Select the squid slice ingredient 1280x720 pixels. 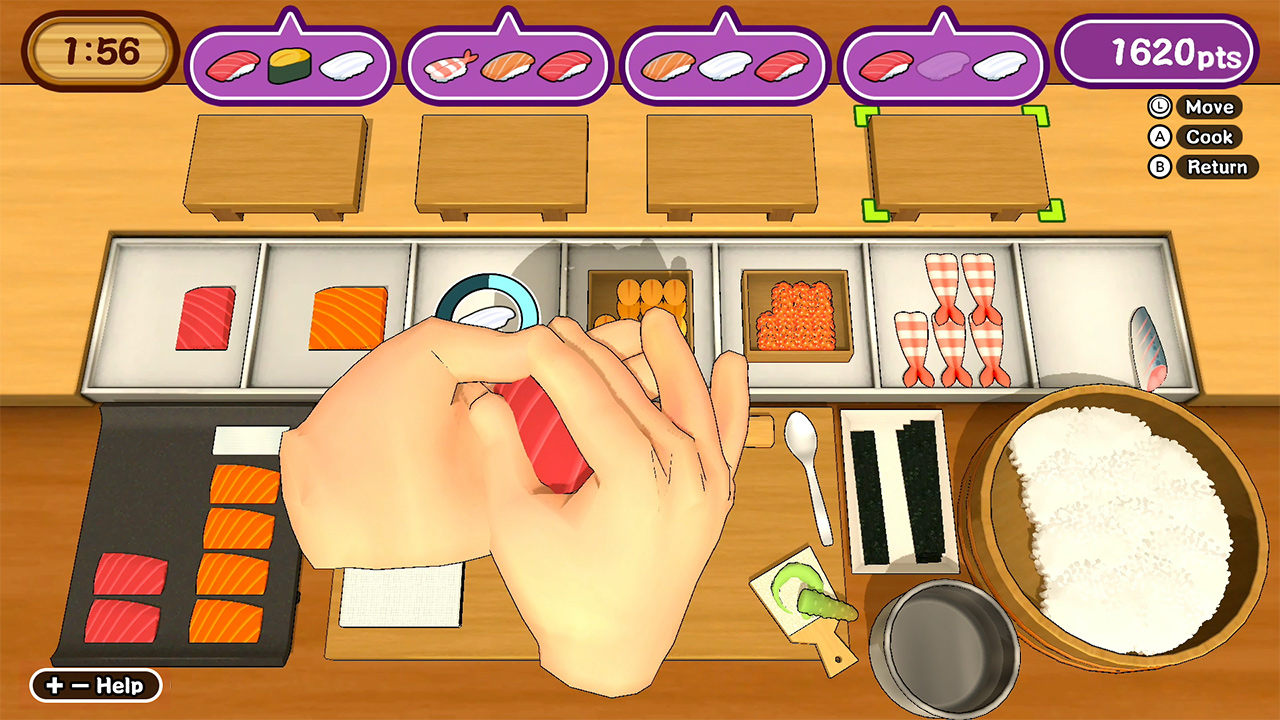[490, 312]
